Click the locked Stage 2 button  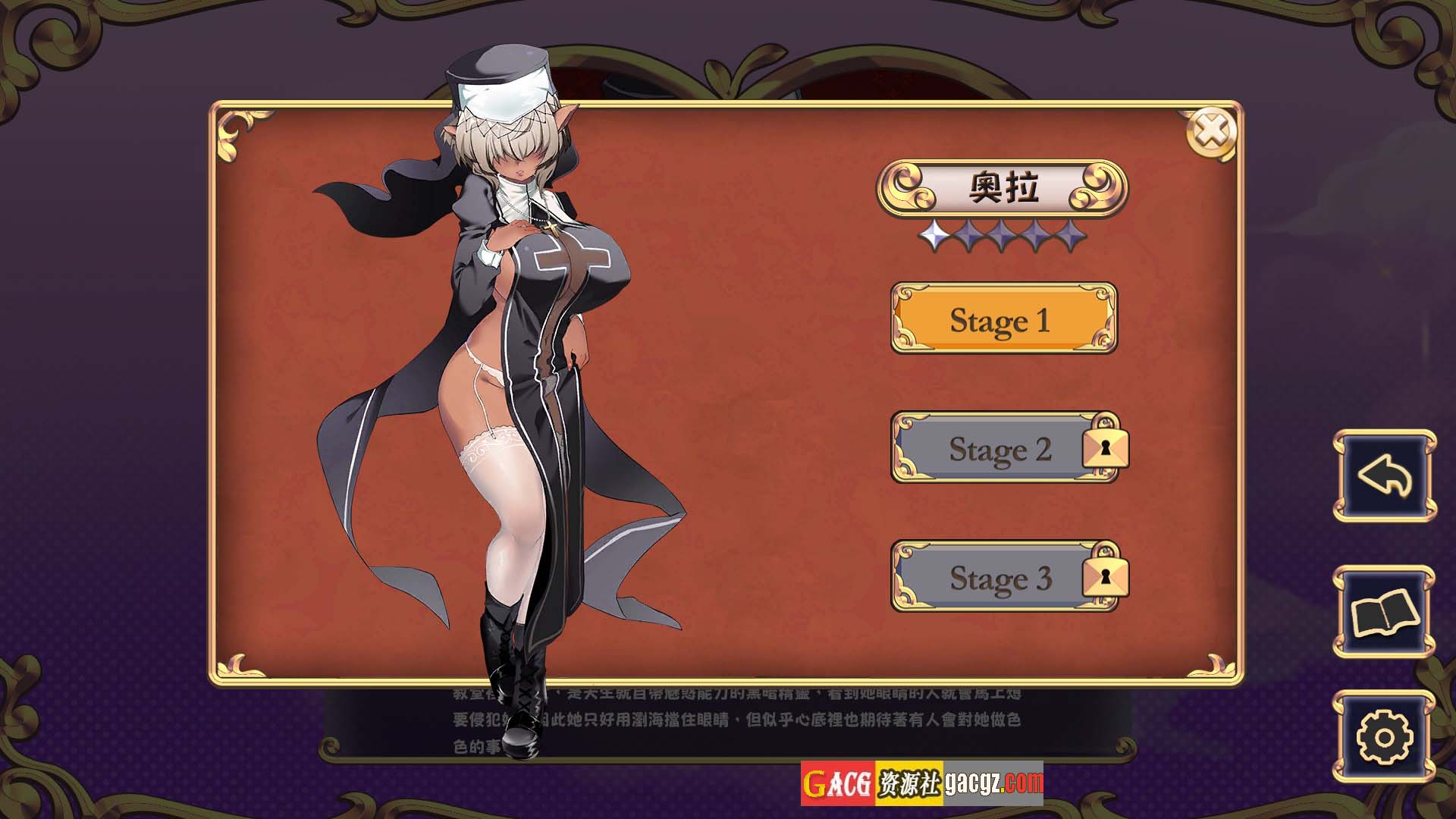point(1003,449)
